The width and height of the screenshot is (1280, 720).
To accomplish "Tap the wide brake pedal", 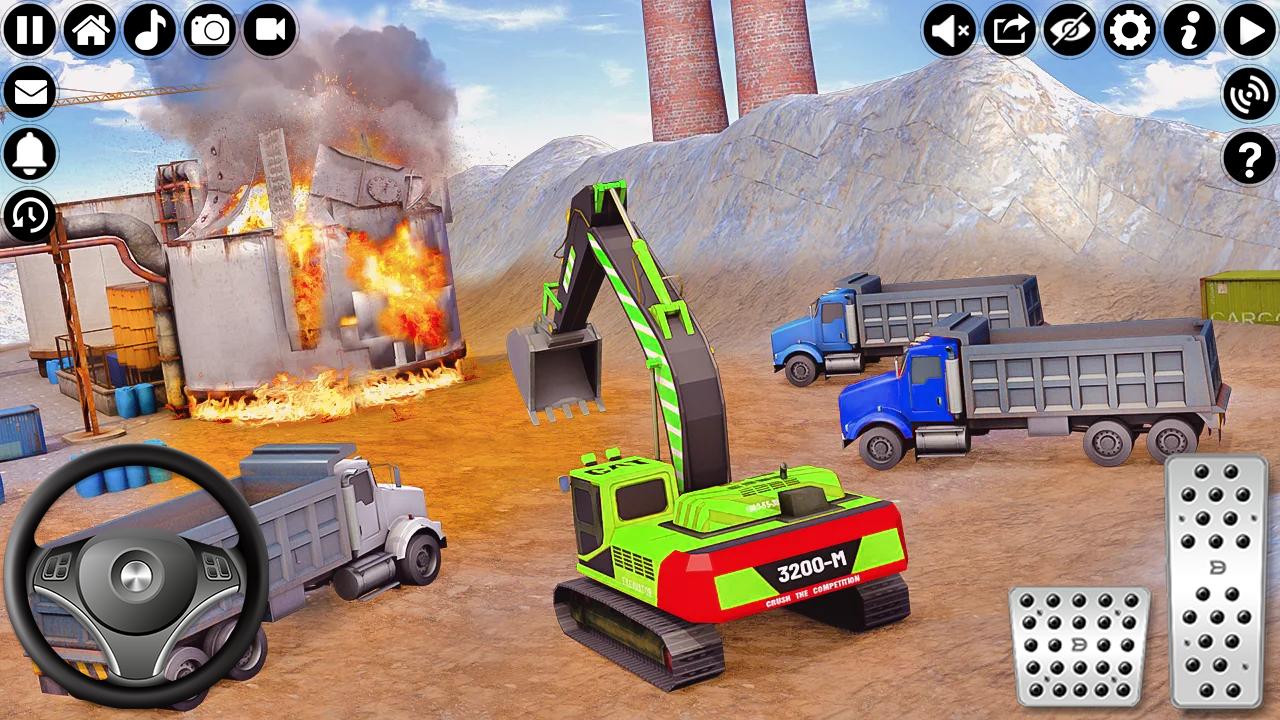I will [1080, 646].
